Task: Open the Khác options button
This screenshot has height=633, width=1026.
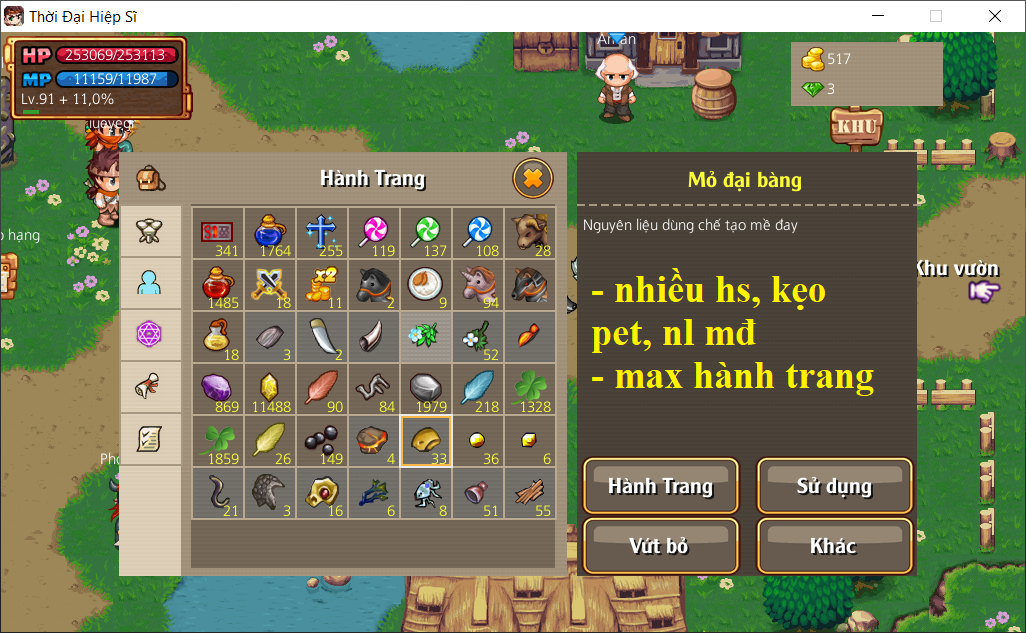Action: [x=834, y=546]
